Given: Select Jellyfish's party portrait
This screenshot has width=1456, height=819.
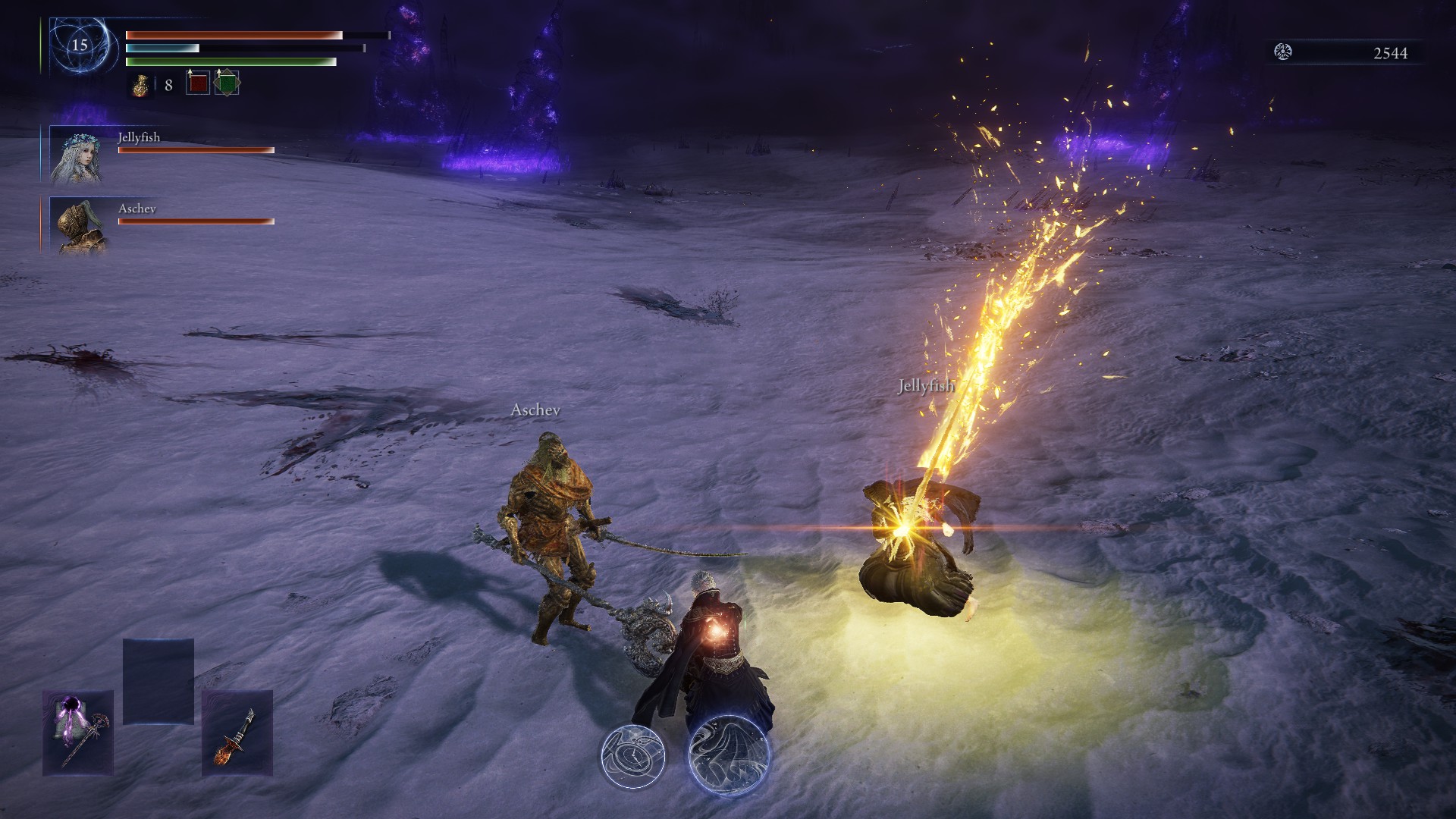Looking at the screenshot, I should [76, 156].
